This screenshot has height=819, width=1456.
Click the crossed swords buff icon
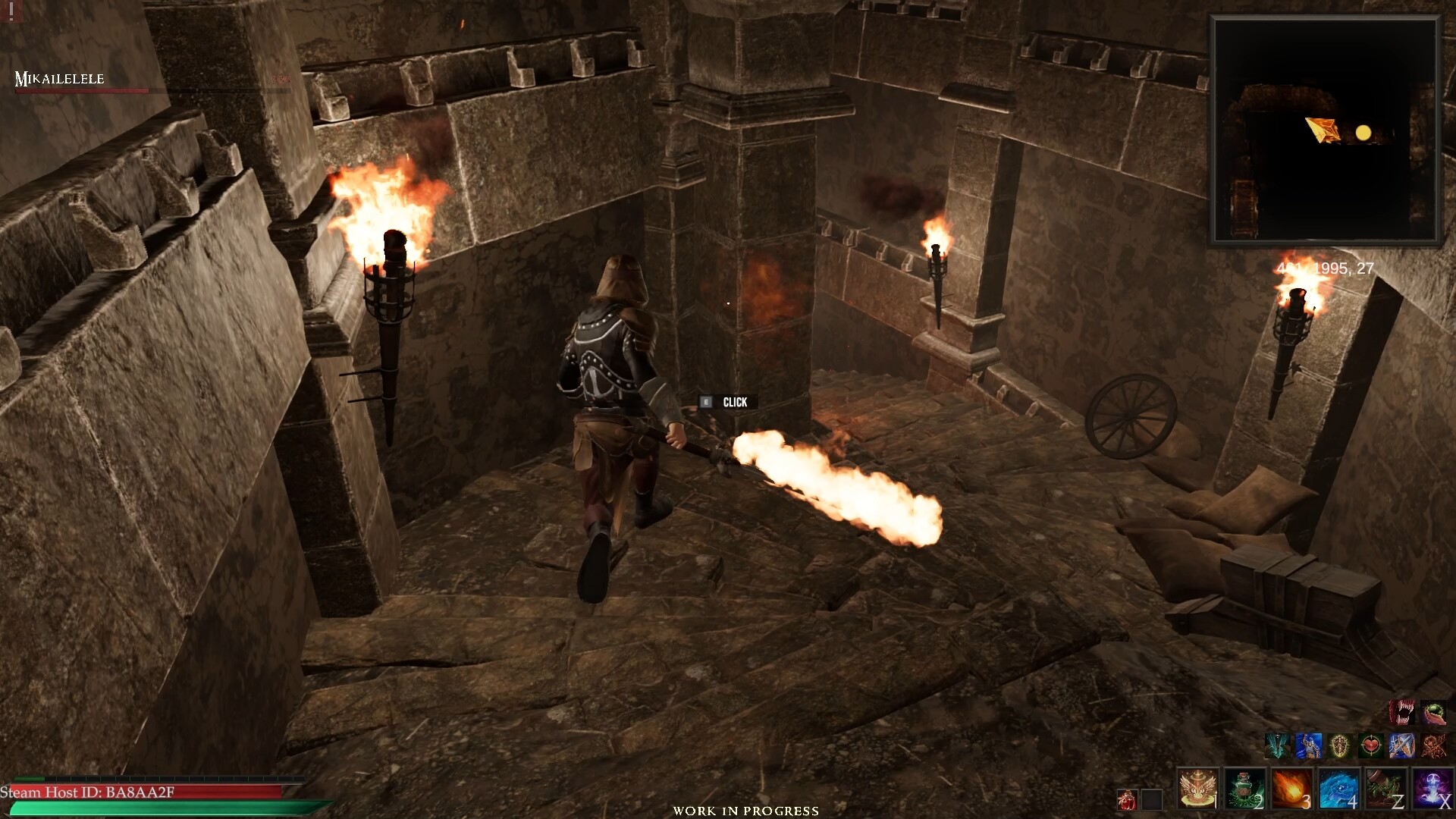(1439, 745)
